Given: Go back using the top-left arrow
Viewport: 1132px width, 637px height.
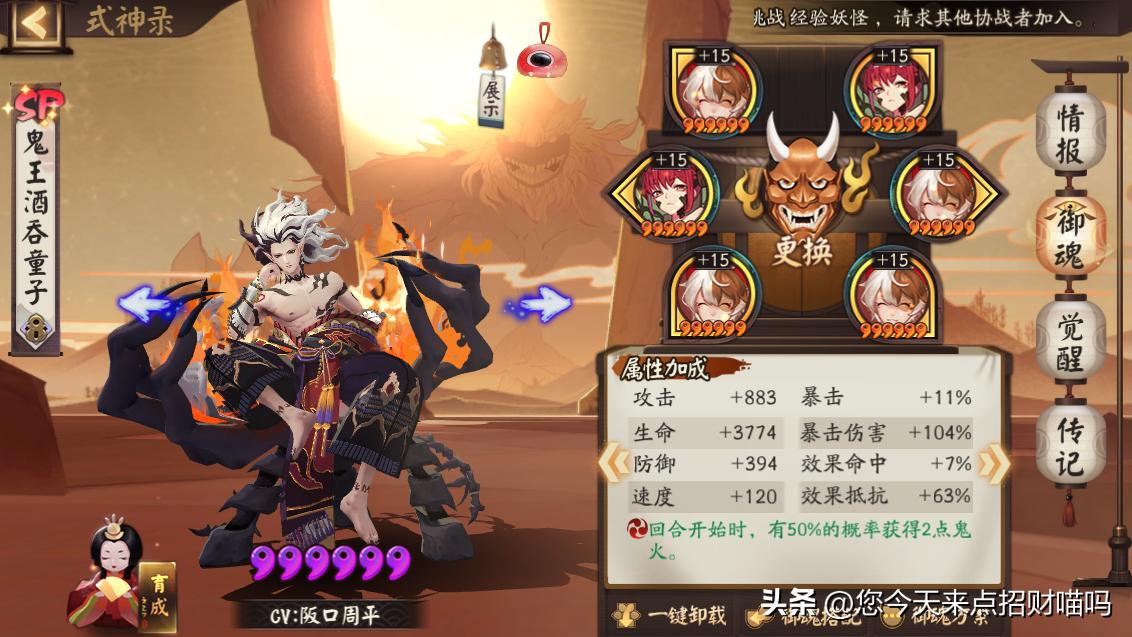Looking at the screenshot, I should [x=33, y=22].
